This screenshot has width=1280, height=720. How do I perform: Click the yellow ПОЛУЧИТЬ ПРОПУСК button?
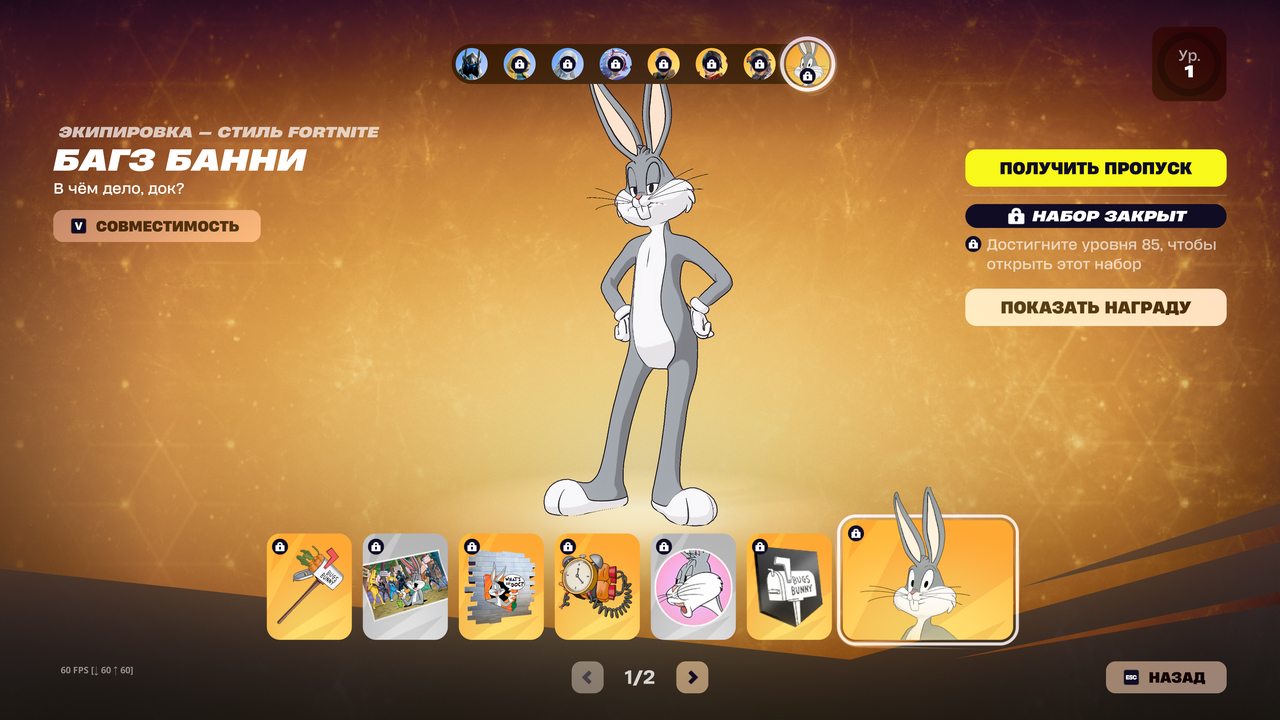[x=1095, y=168]
